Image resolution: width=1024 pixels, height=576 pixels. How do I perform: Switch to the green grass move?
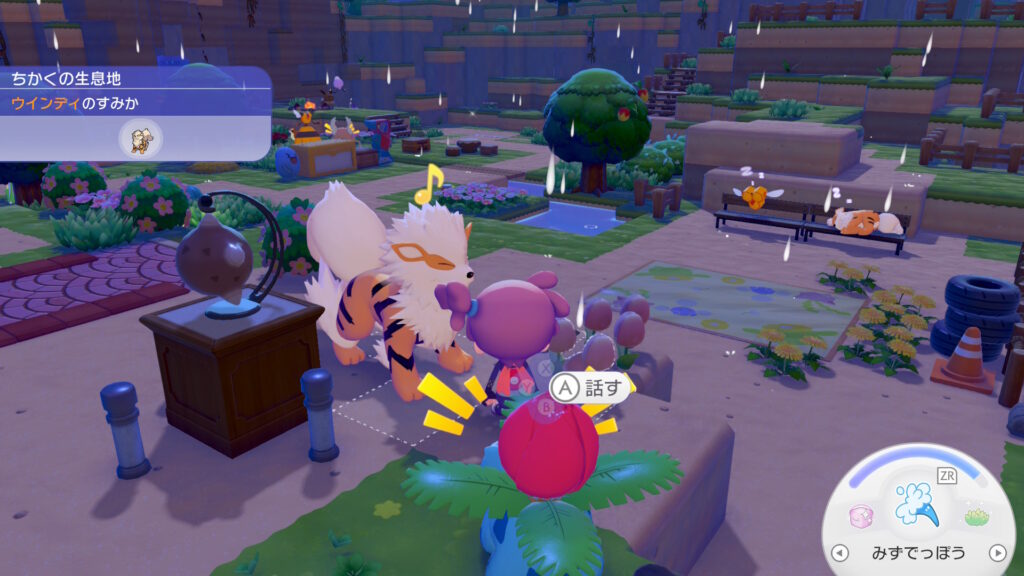976,516
